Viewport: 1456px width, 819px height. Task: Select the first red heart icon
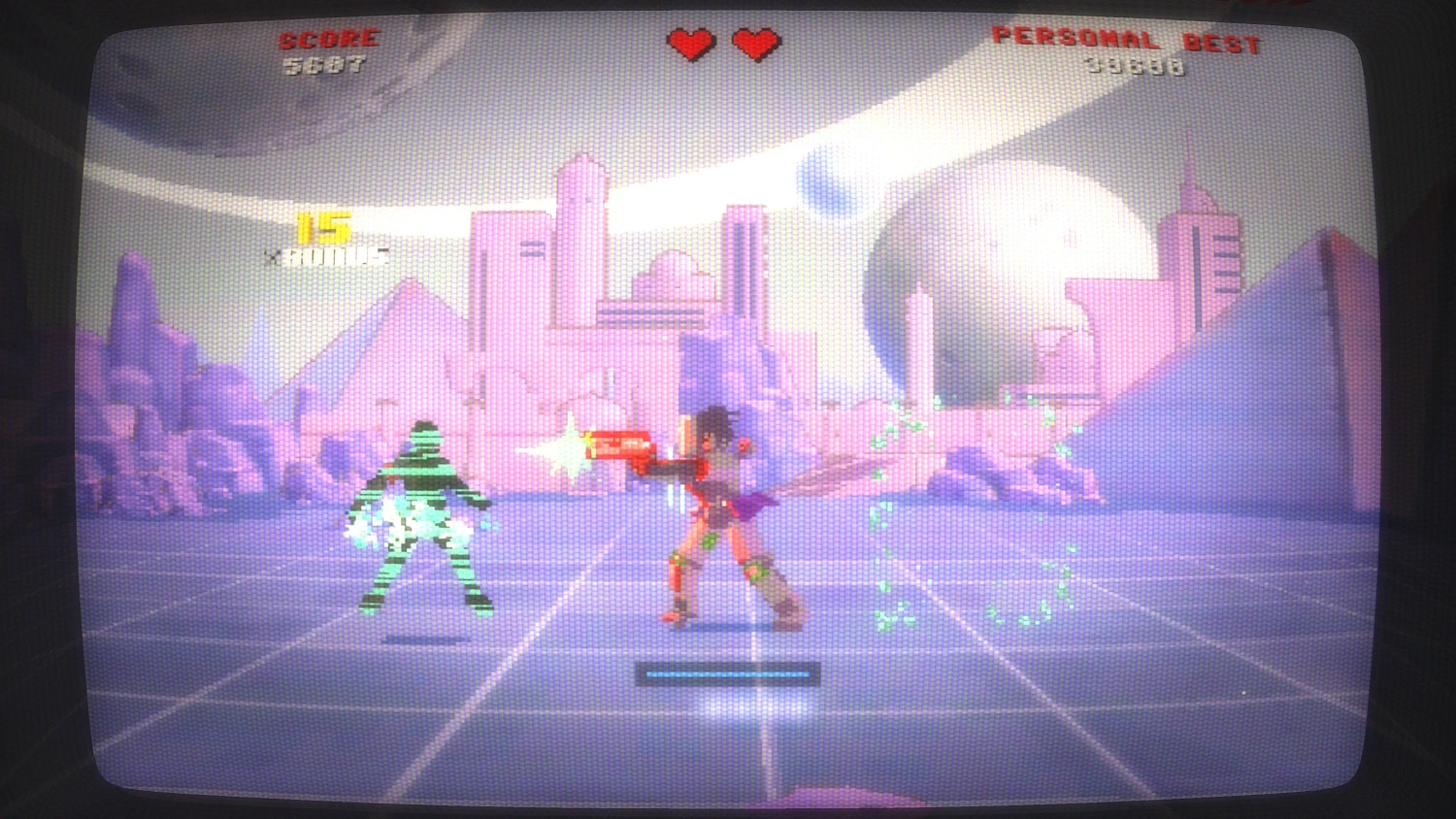[x=689, y=44]
